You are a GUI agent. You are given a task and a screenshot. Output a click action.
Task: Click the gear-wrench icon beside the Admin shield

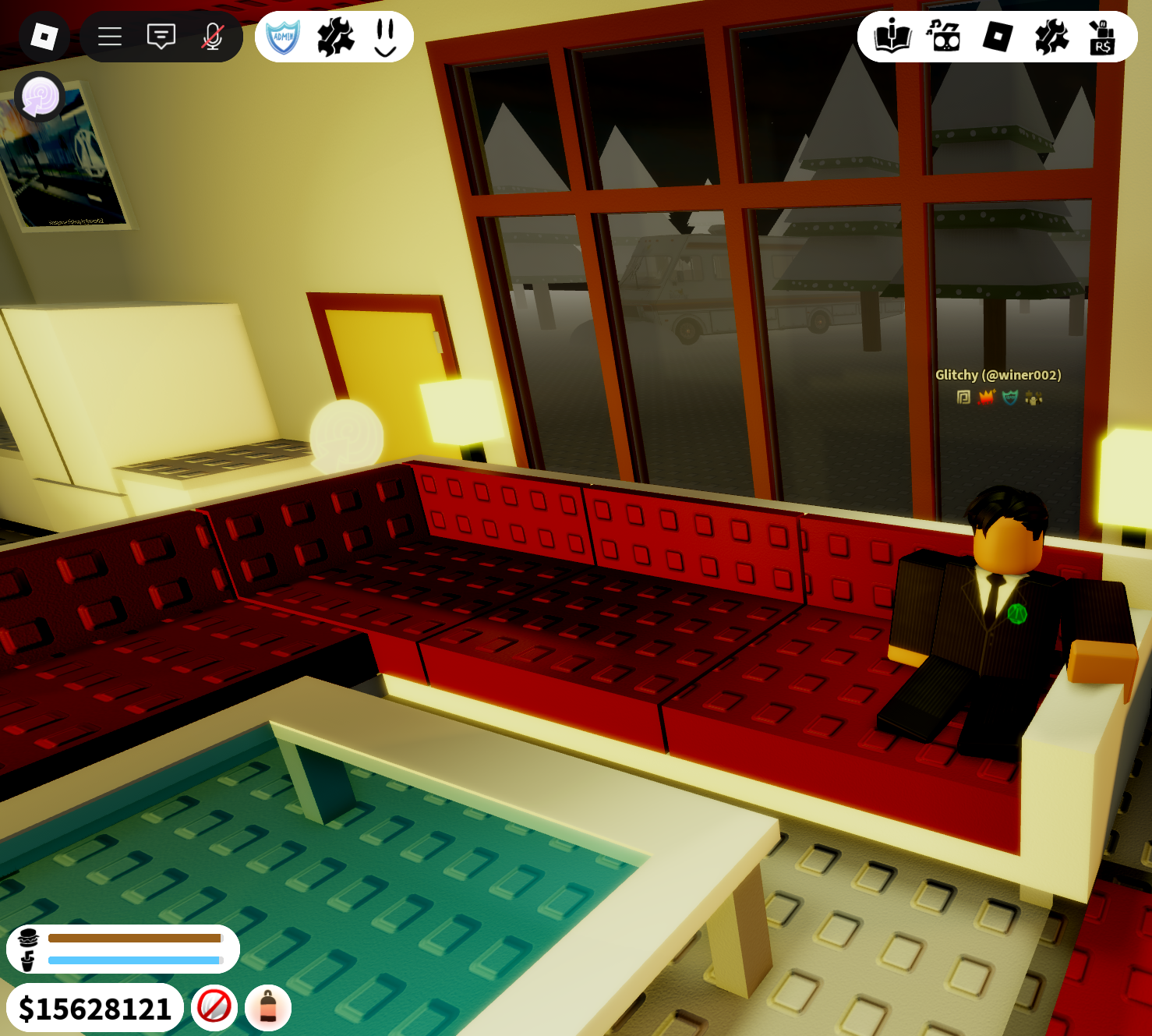tap(335, 37)
